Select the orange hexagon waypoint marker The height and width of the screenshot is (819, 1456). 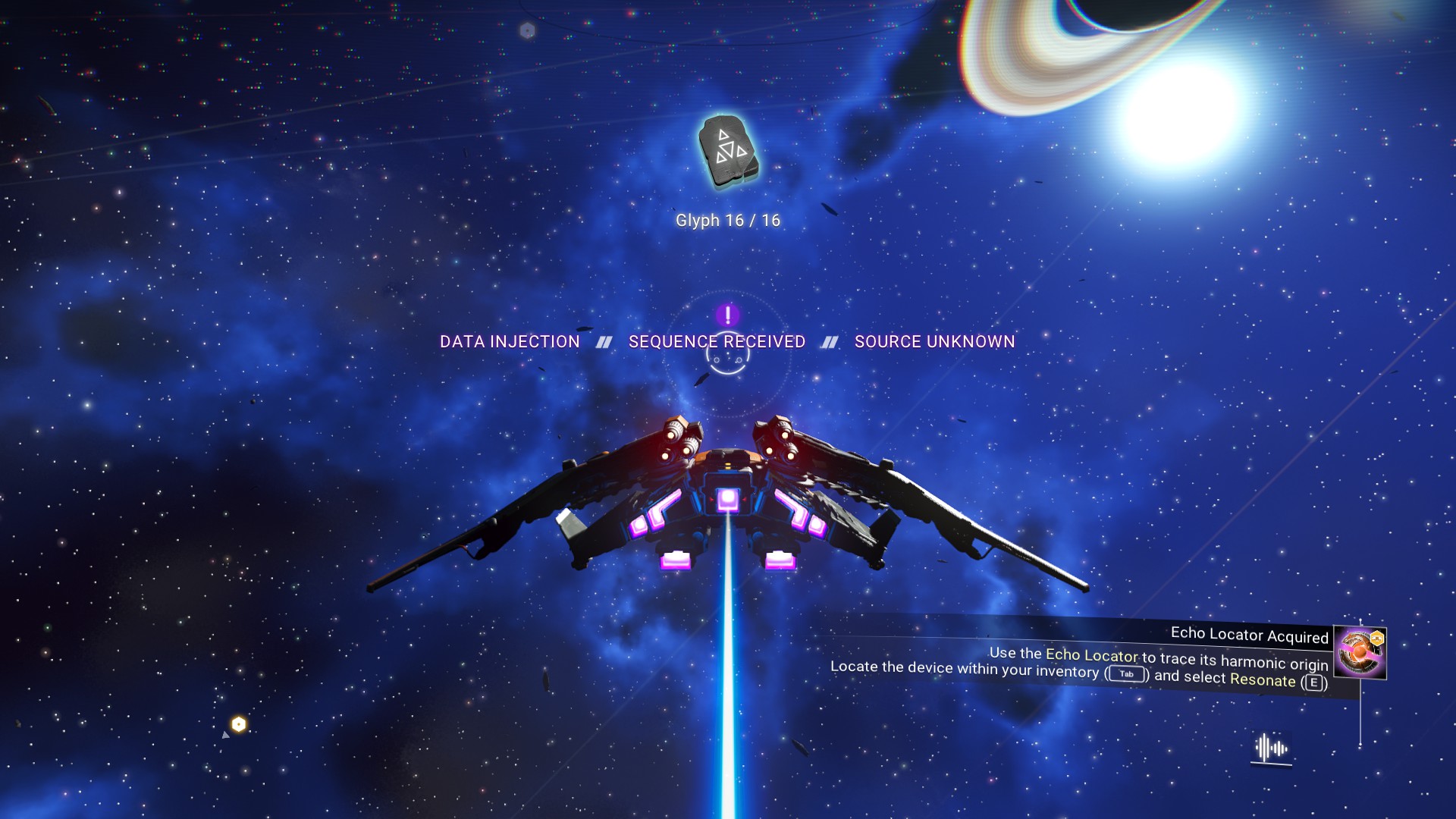click(x=239, y=724)
